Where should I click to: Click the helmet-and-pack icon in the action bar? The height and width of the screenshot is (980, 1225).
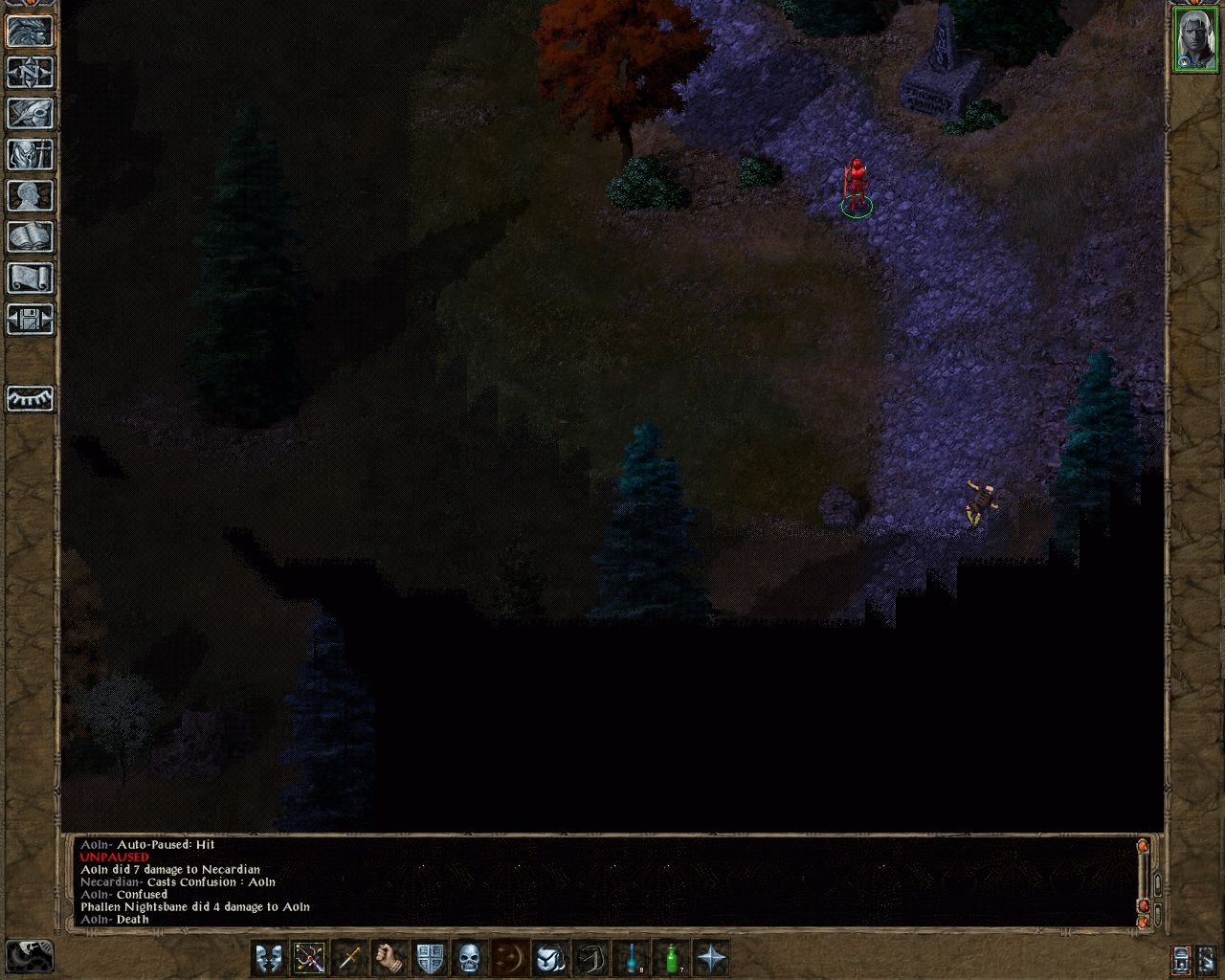[549, 957]
